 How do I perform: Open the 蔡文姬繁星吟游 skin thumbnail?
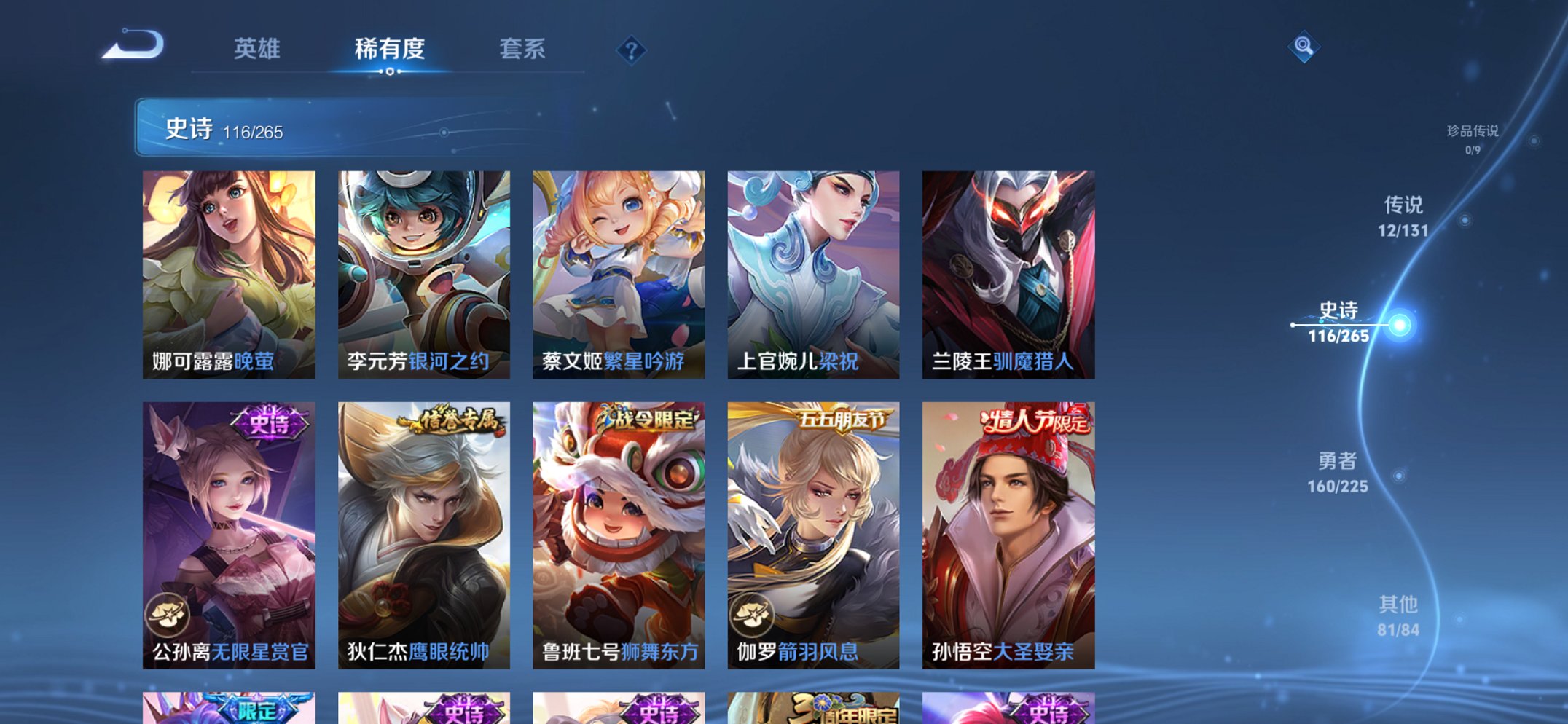point(619,273)
